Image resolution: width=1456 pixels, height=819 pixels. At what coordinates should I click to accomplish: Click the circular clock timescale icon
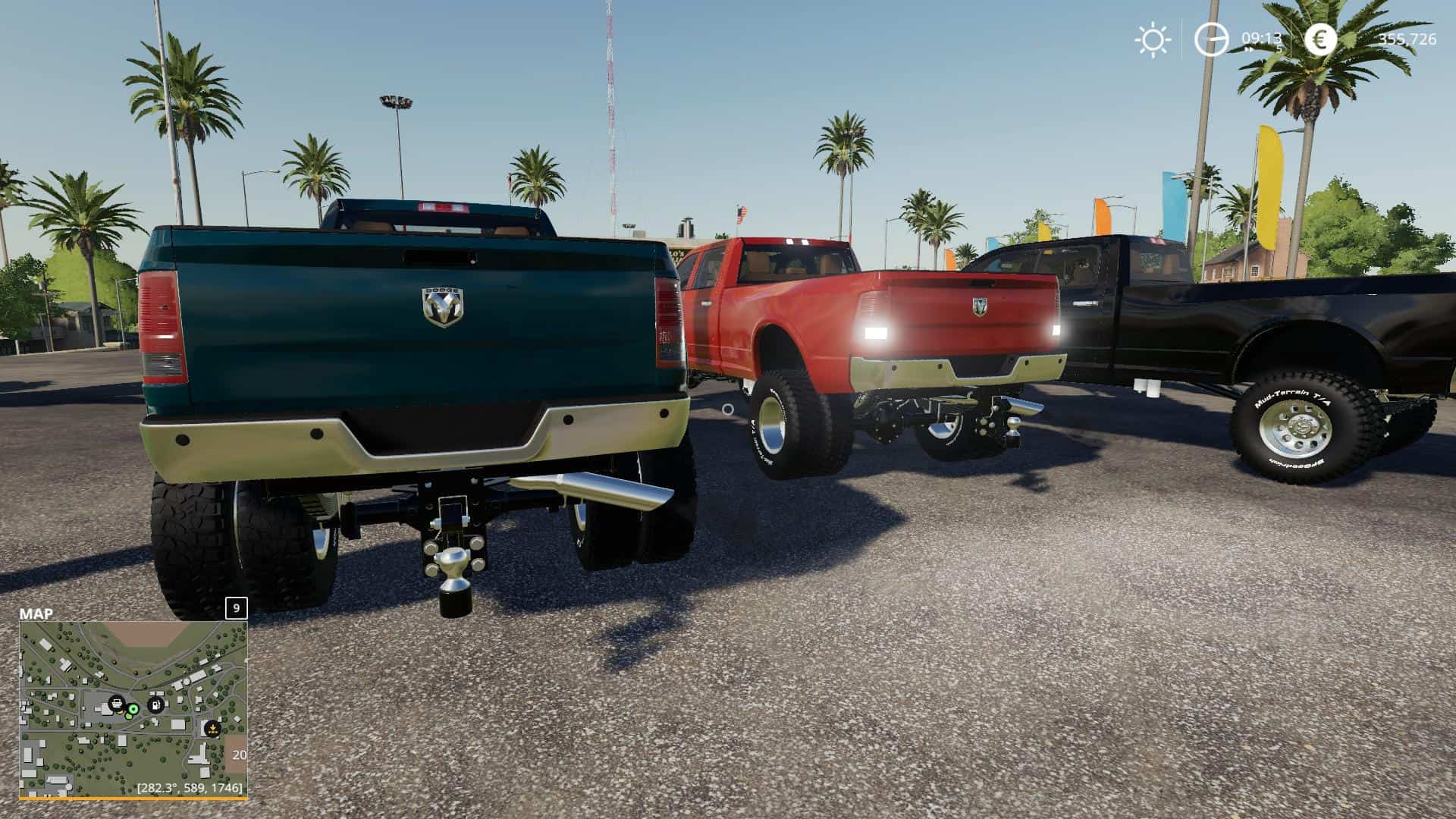pyautogui.click(x=1211, y=39)
